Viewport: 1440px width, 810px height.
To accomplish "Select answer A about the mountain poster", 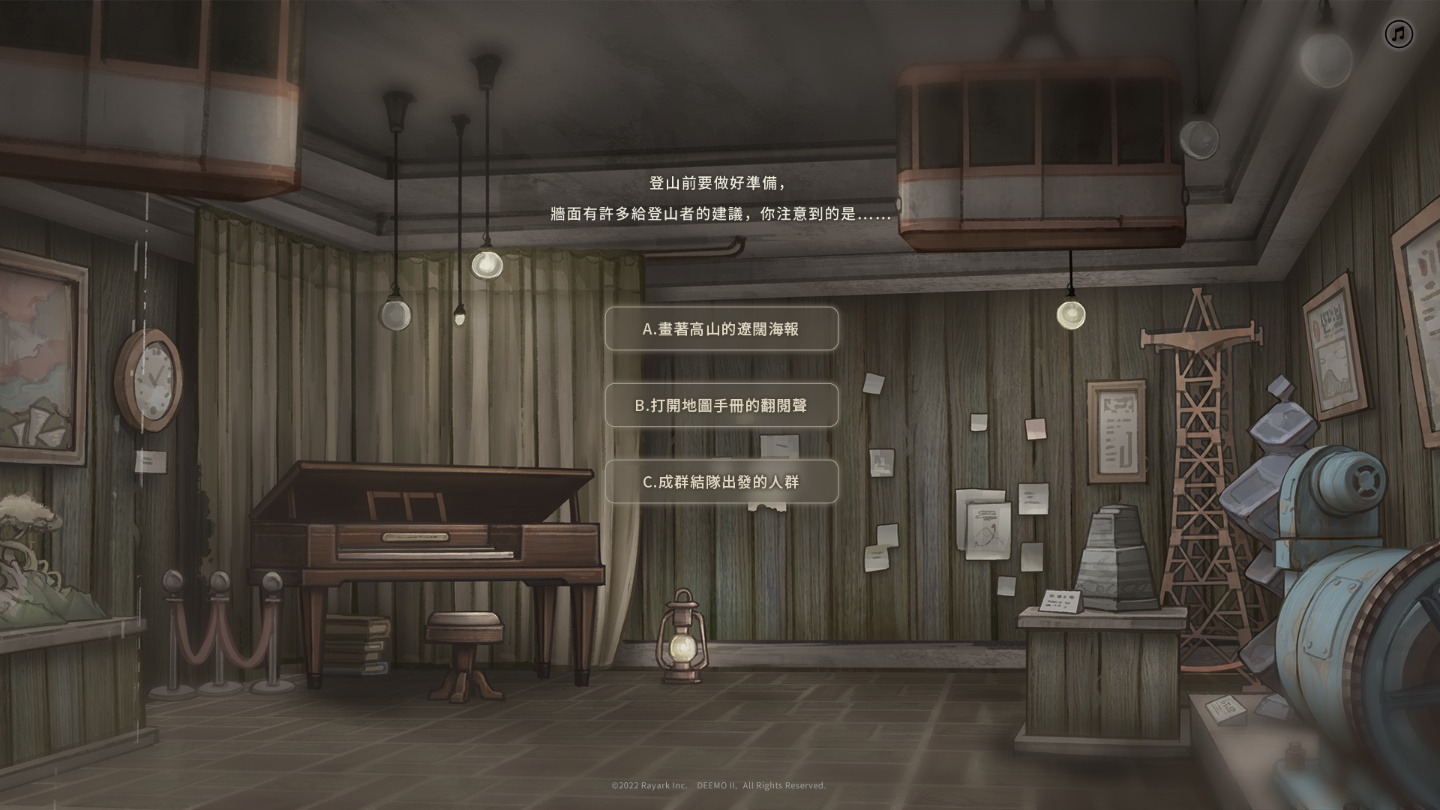I will point(721,329).
